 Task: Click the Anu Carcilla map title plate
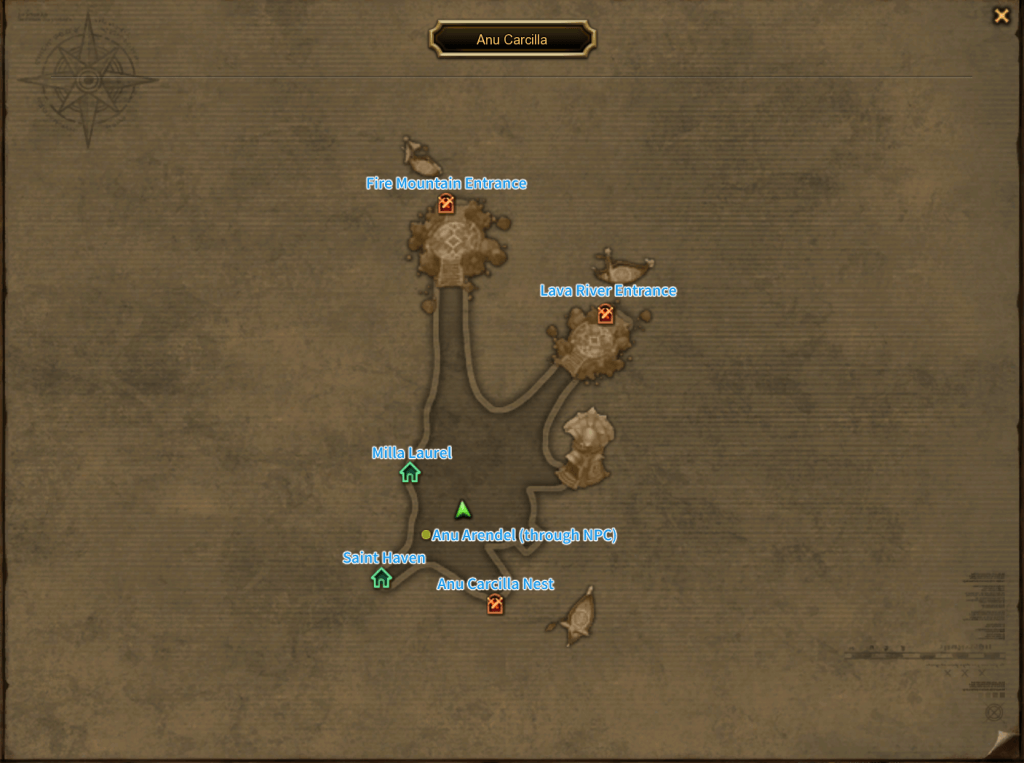point(512,40)
